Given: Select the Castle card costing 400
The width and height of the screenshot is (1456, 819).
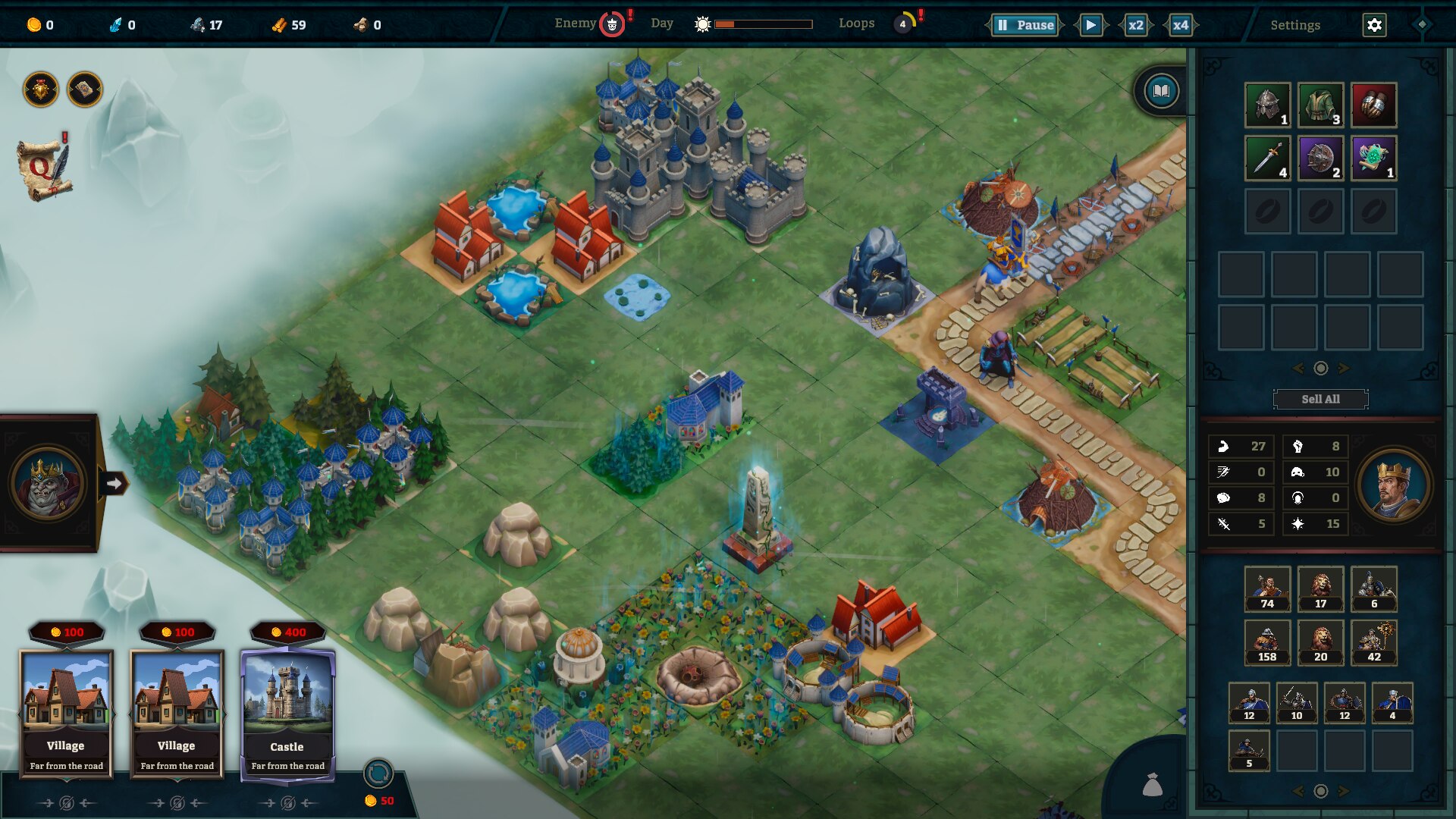Looking at the screenshot, I should [287, 713].
